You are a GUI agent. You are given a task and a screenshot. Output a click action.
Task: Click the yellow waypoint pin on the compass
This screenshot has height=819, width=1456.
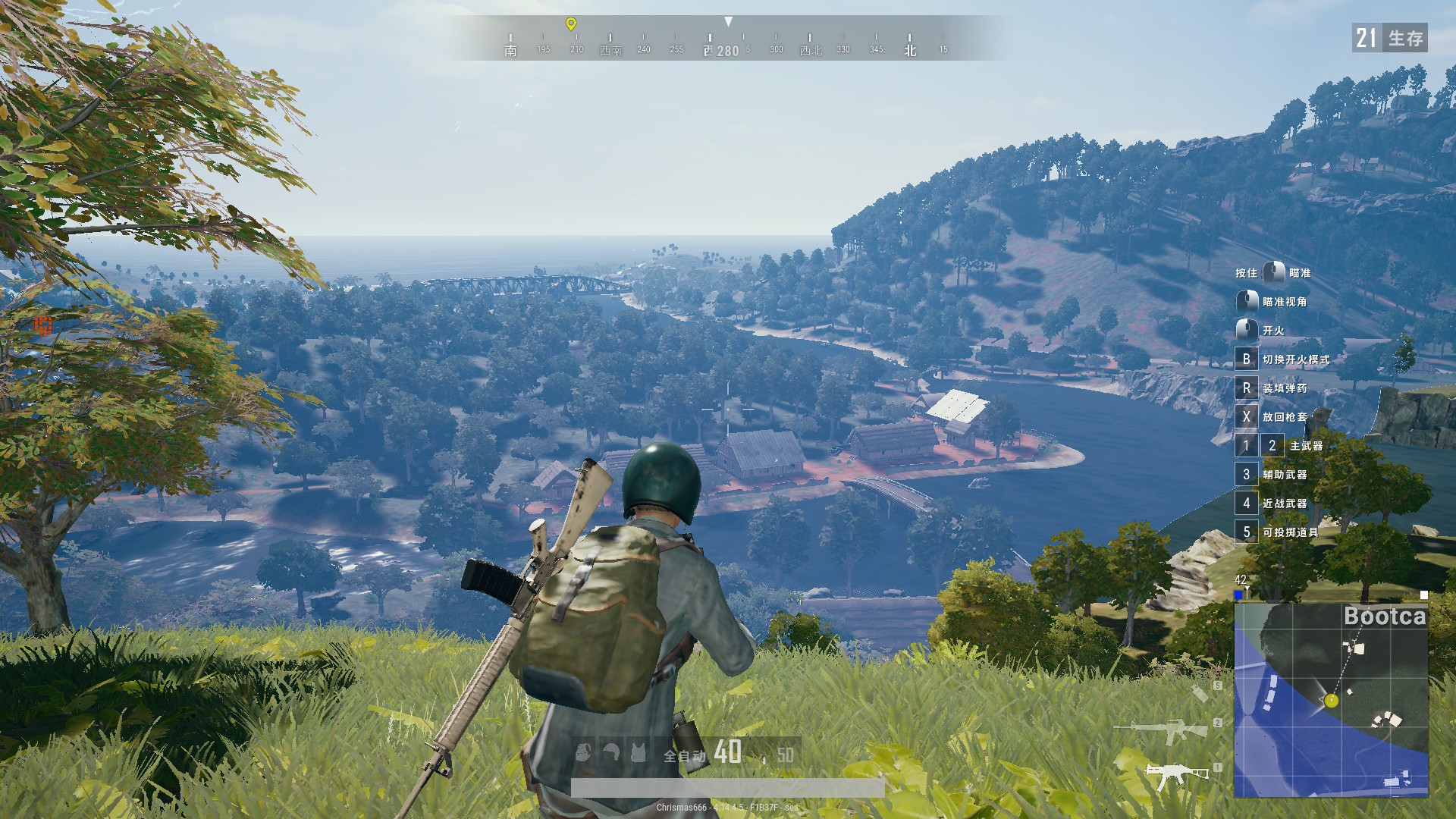click(x=571, y=24)
